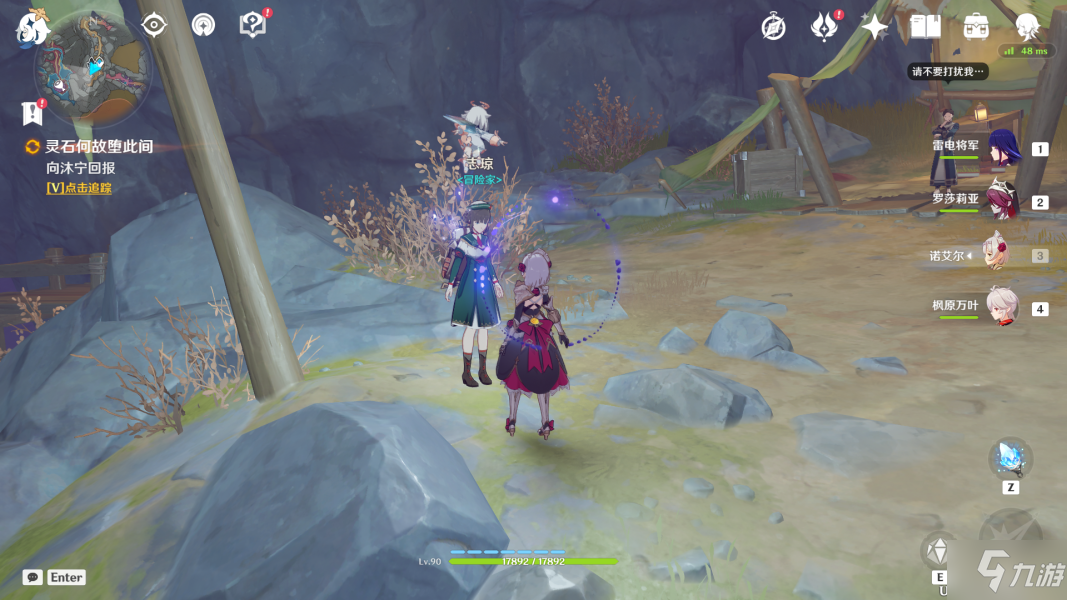Switch to party member 罗莎莉亚
The width and height of the screenshot is (1067, 600).
coord(1003,201)
